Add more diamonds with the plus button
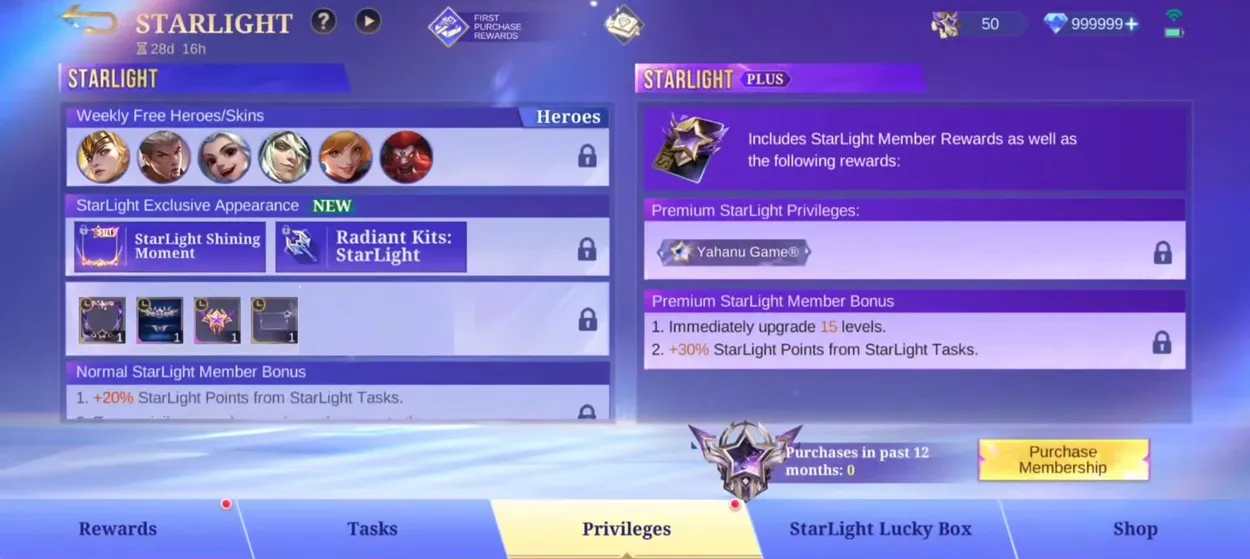Image resolution: width=1250 pixels, height=559 pixels. (1132, 24)
